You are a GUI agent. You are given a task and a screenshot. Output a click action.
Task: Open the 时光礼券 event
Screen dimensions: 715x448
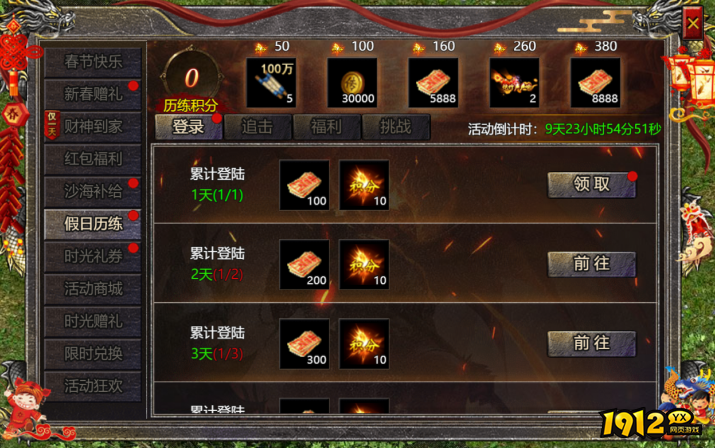click(93, 256)
